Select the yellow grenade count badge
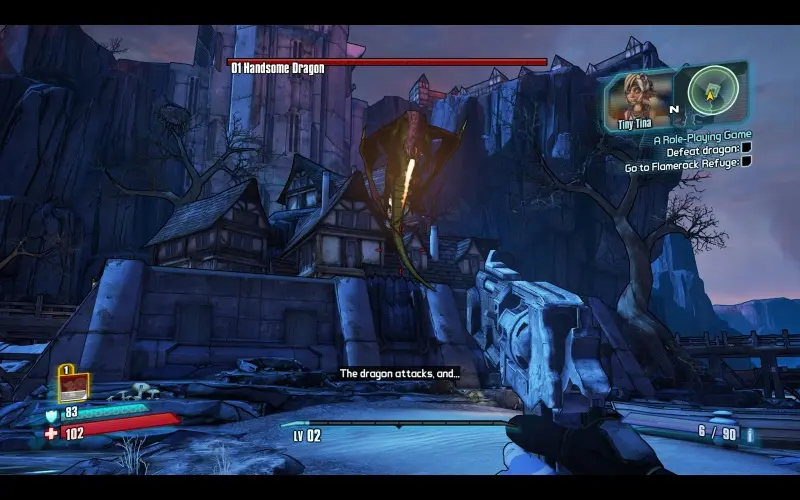800x500 pixels. (74, 385)
